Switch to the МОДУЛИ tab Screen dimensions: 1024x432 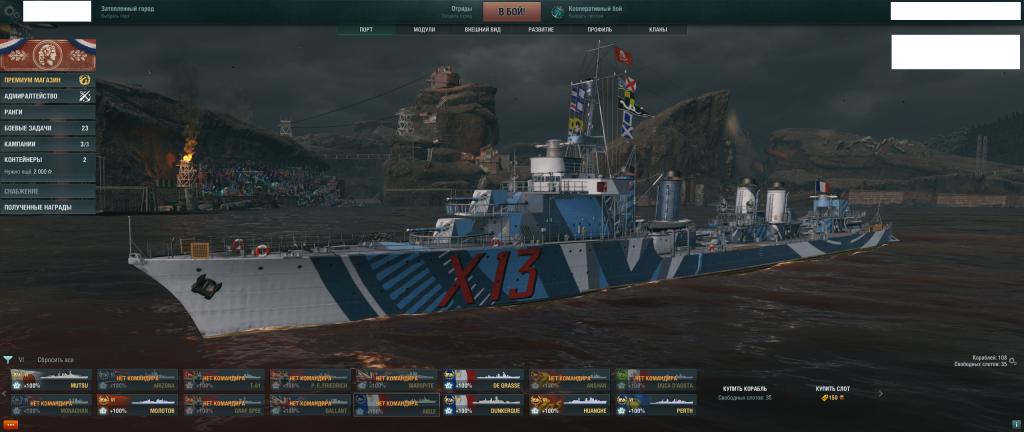tap(424, 30)
